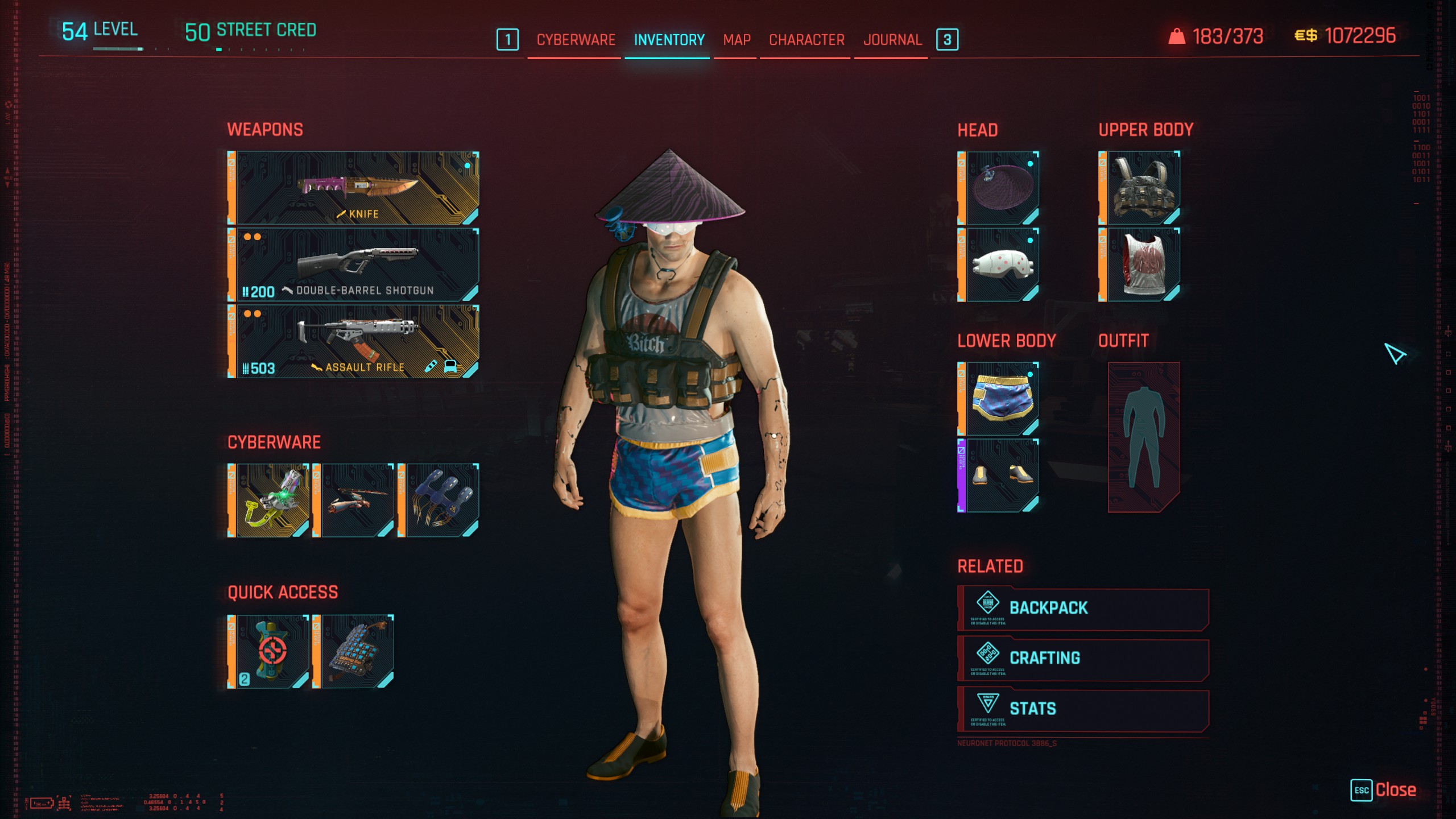
Task: Open the Journal tab
Action: point(892,40)
